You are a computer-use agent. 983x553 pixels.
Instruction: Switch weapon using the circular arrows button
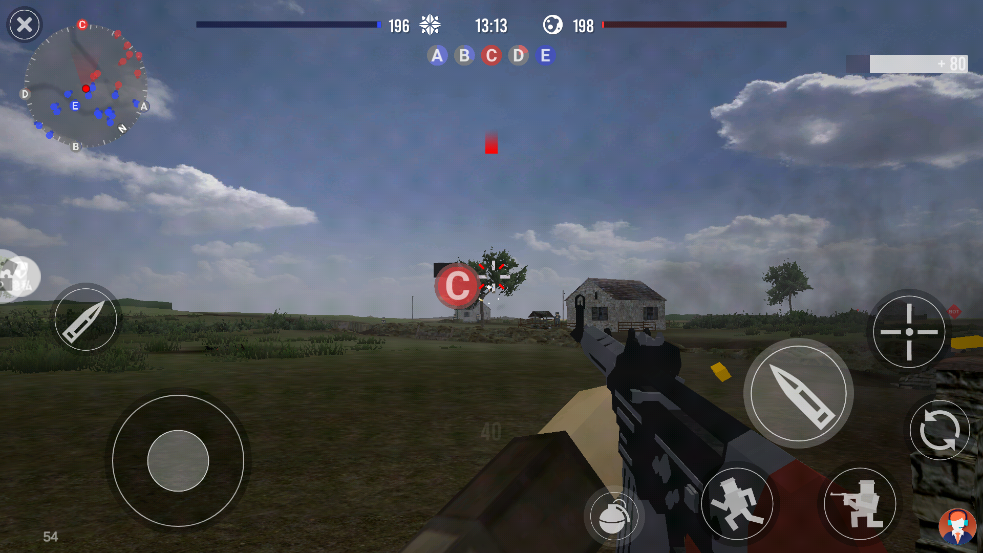pyautogui.click(x=940, y=431)
